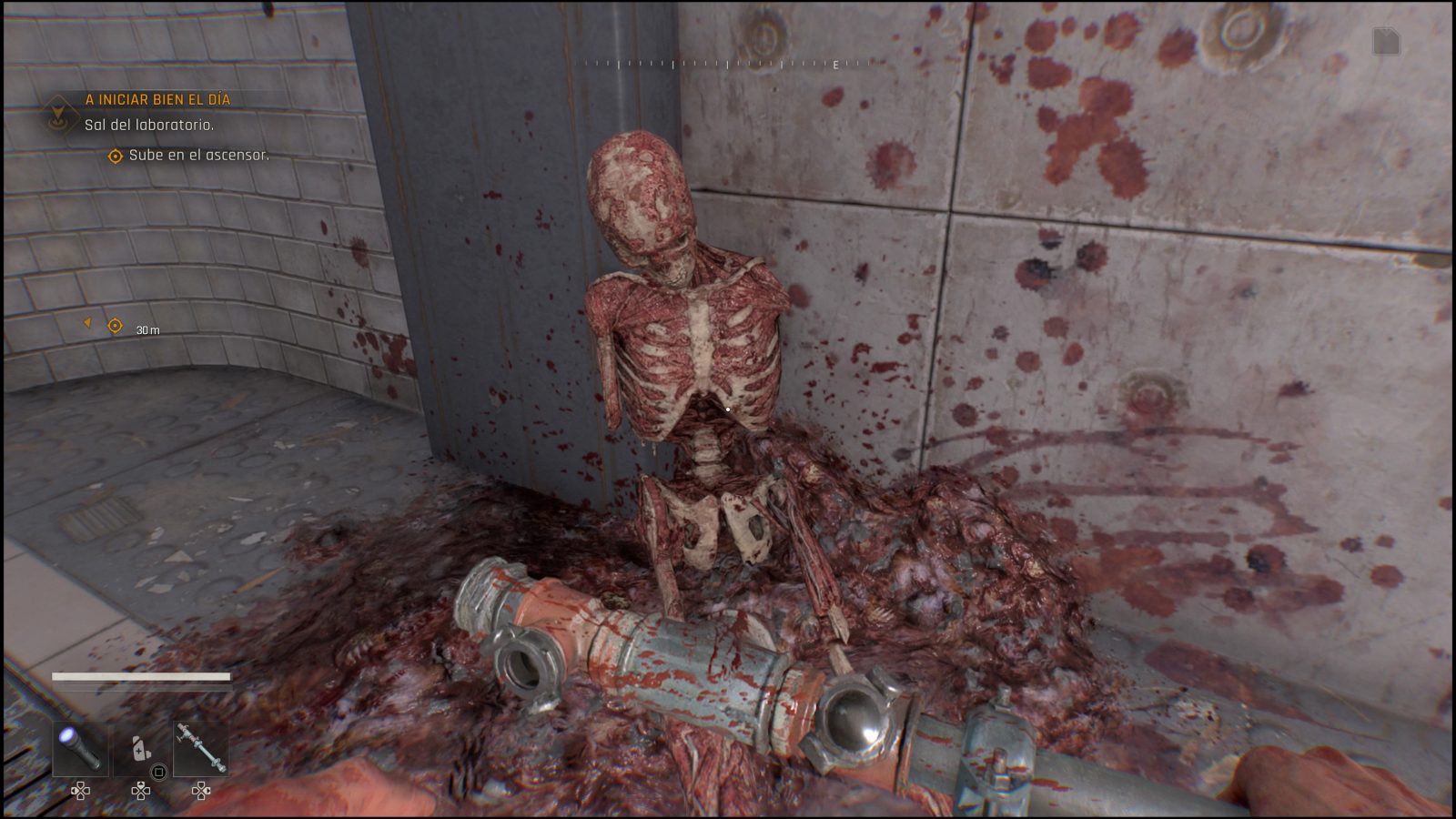Open the 'A iniciar bien el día' quest tracker
Image resolution: width=1456 pixels, height=819 pixels.
pyautogui.click(x=157, y=99)
